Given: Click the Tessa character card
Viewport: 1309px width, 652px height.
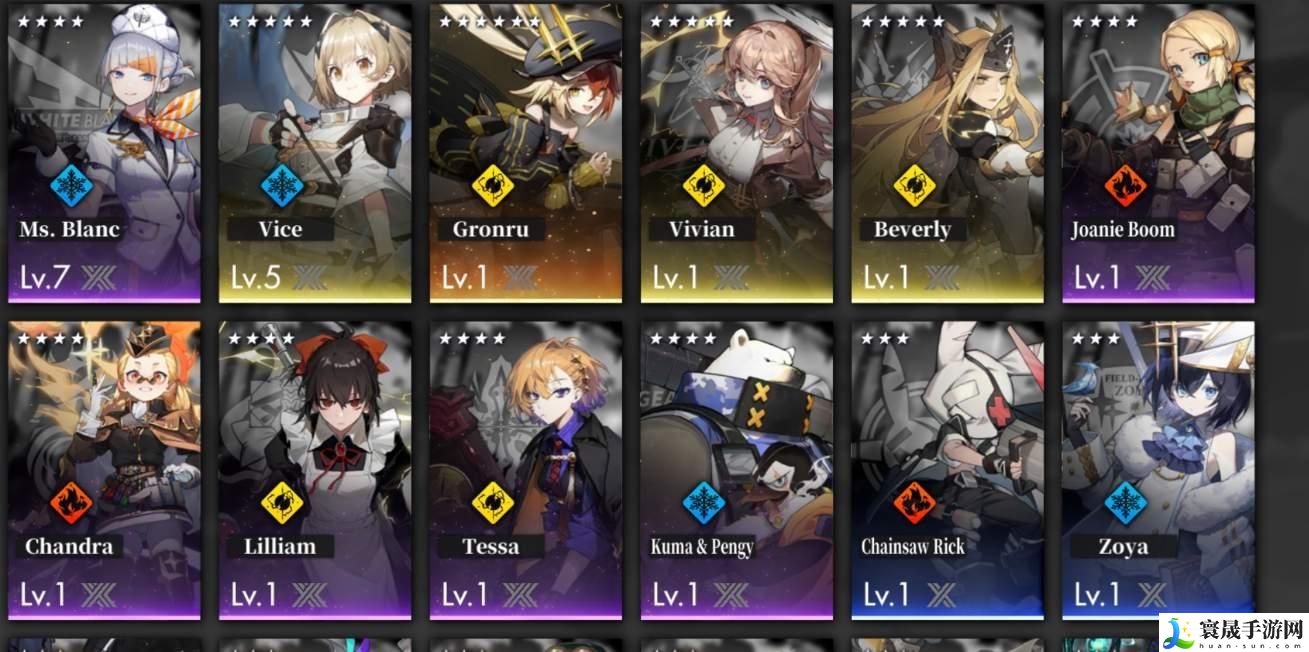Looking at the screenshot, I should (x=526, y=468).
